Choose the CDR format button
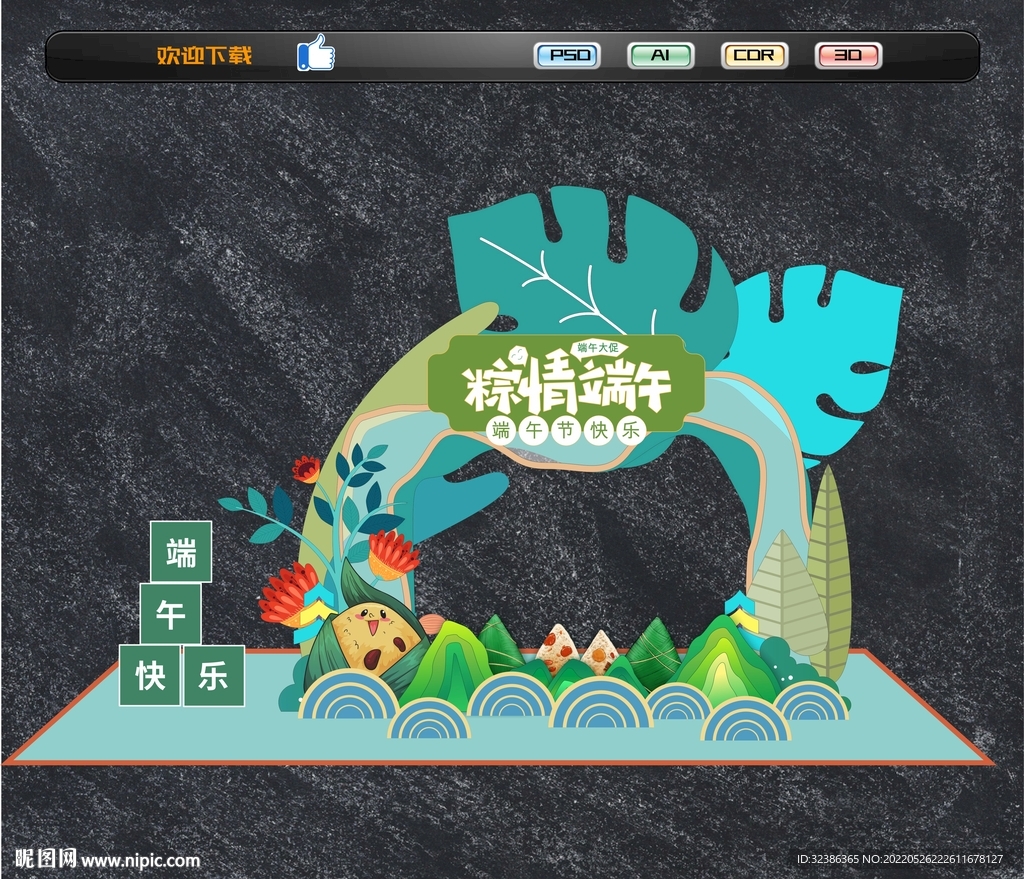 (754, 55)
